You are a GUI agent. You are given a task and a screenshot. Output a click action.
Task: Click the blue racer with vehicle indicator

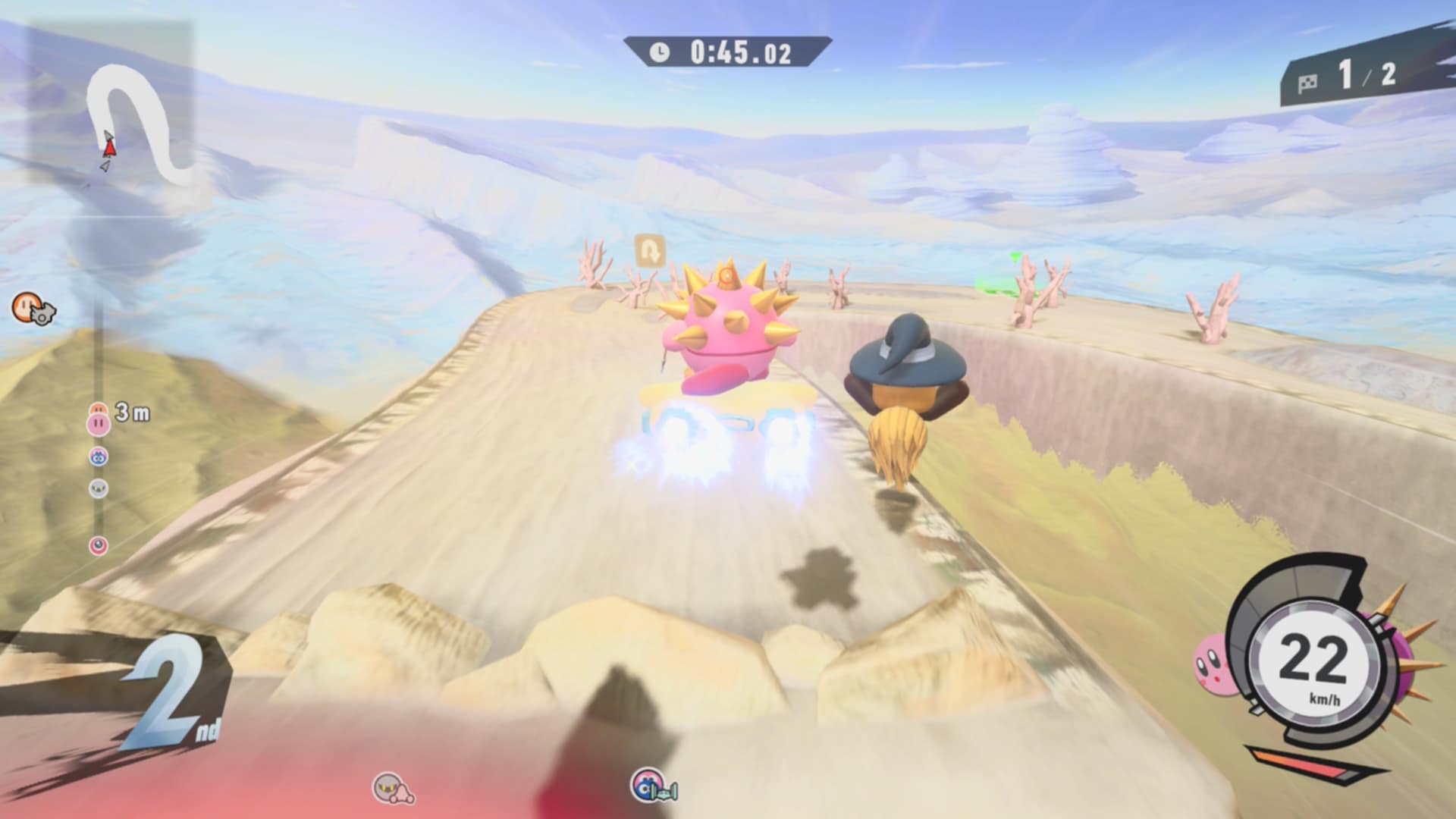(x=652, y=786)
